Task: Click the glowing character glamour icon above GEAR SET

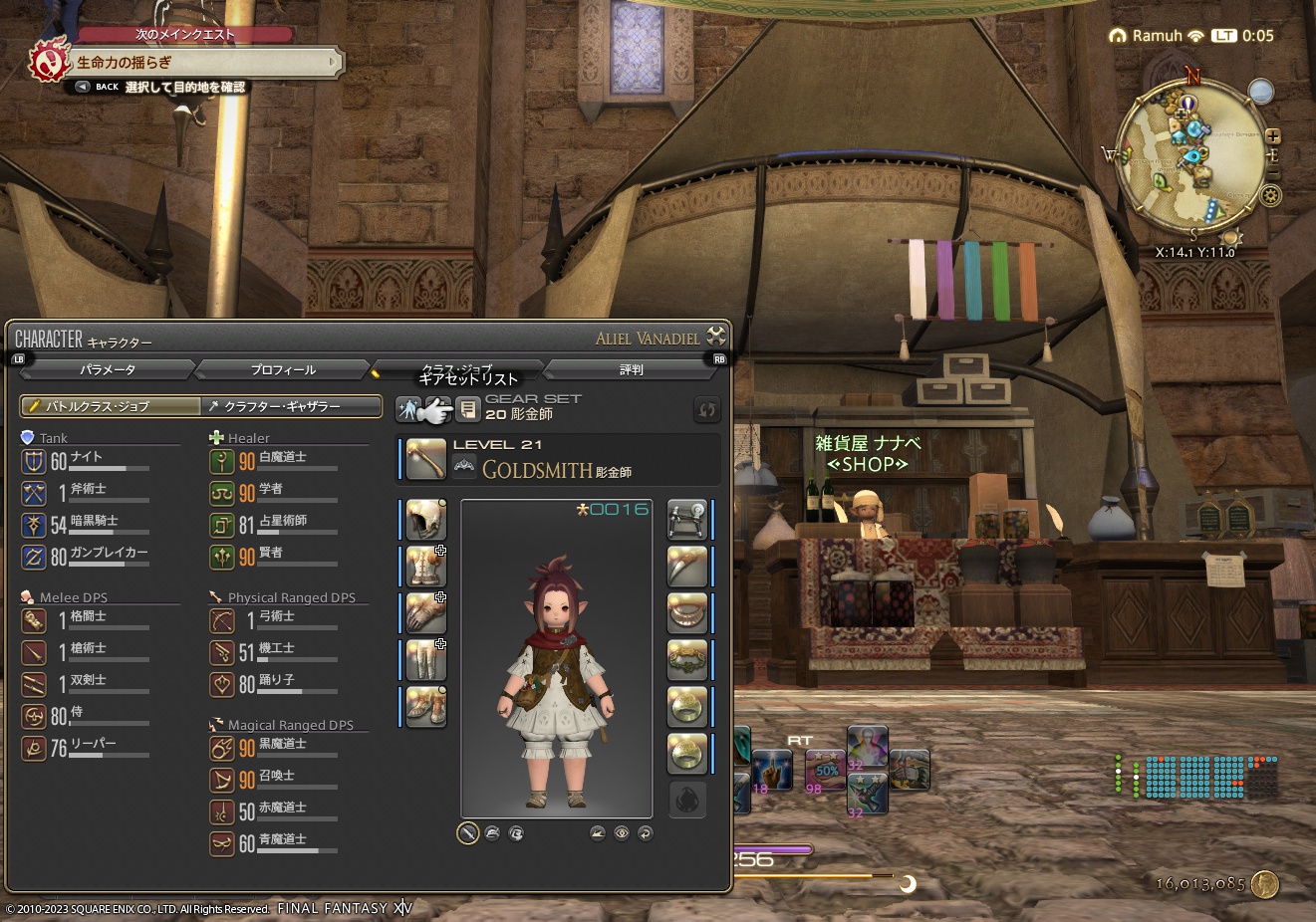Action: click(408, 408)
